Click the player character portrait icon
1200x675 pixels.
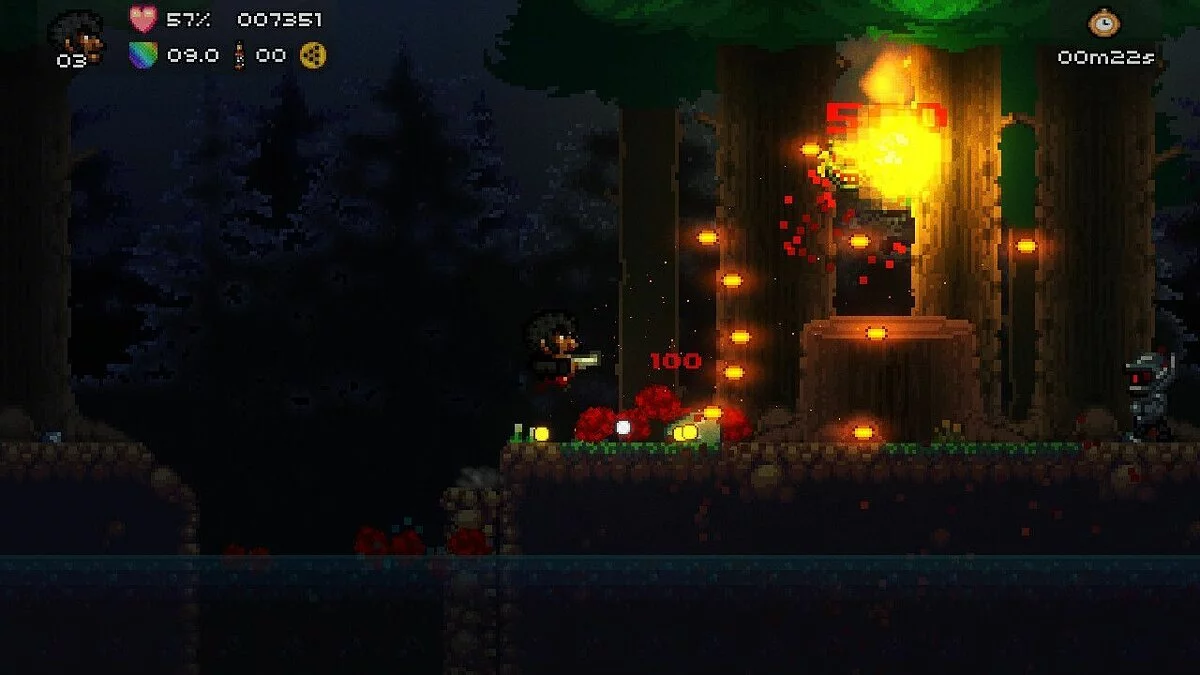coord(76,32)
